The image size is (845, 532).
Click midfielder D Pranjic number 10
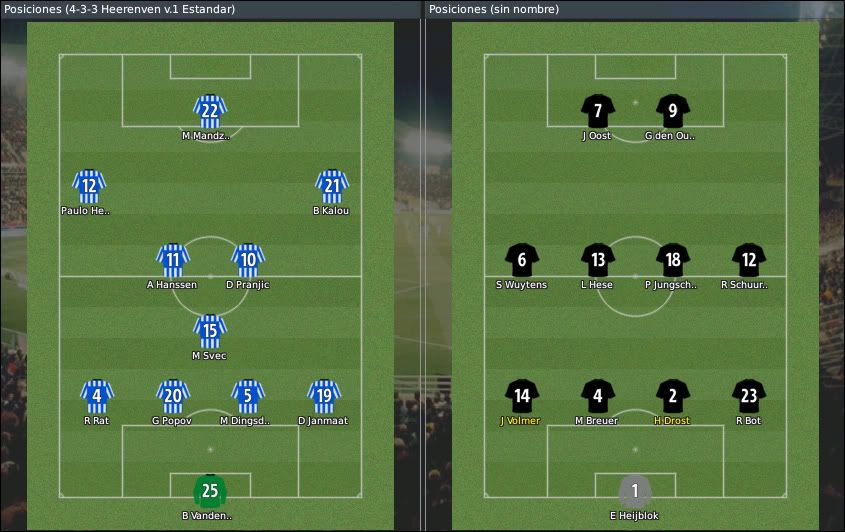[x=247, y=260]
